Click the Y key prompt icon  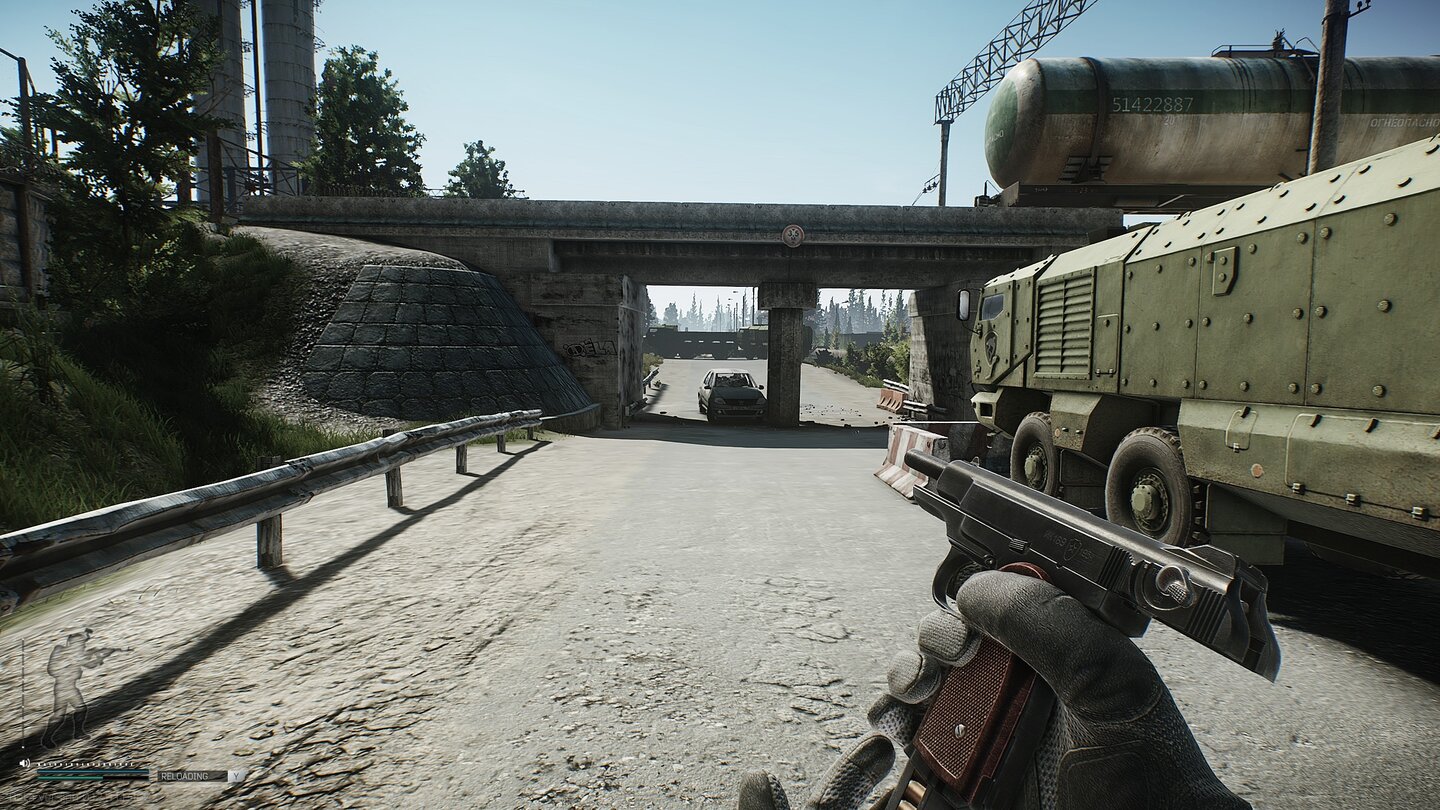coord(236,776)
